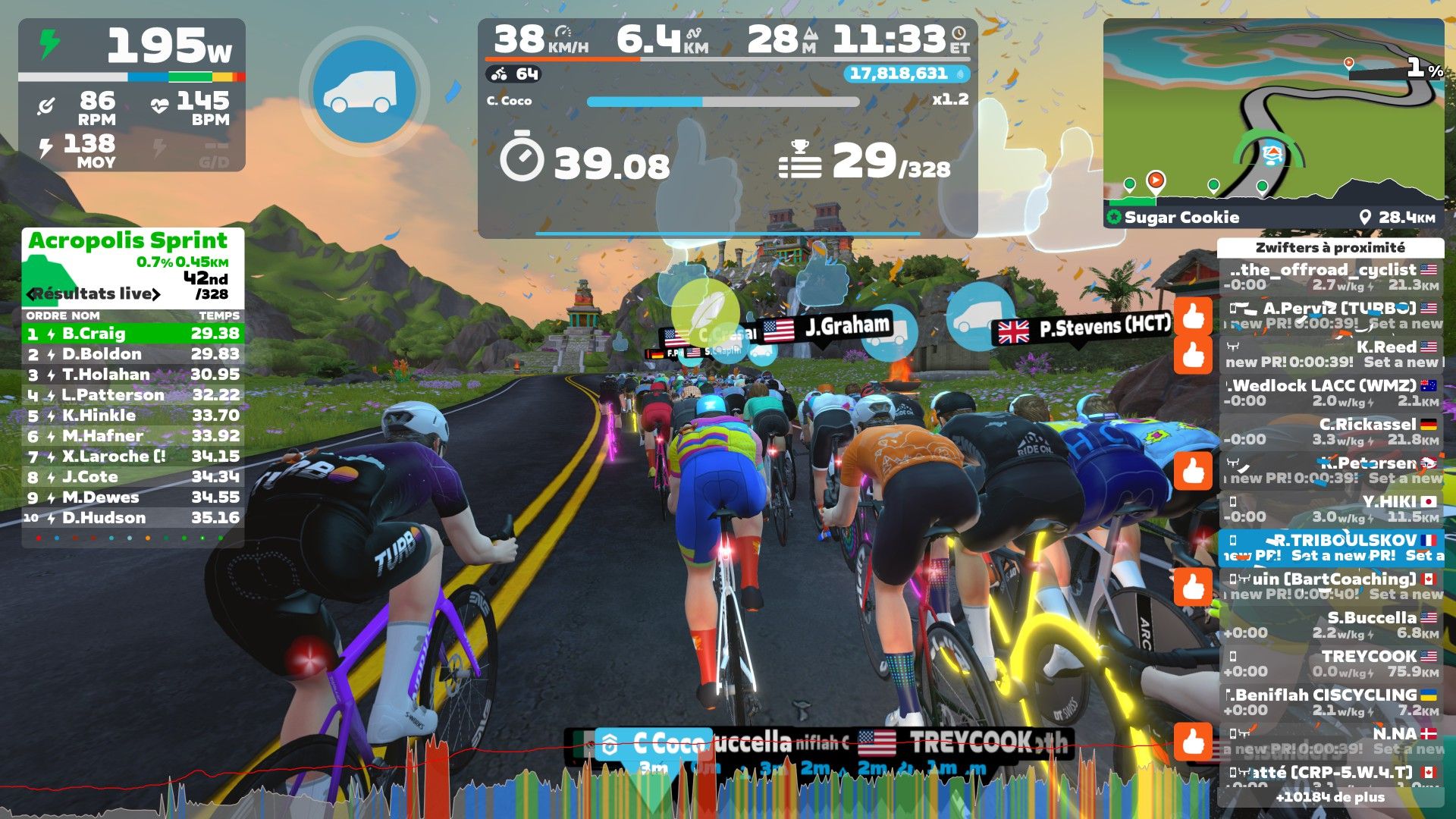This screenshot has height=819, width=1456.
Task: Send a Ride On to K.Petersen
Action: click(x=1194, y=471)
